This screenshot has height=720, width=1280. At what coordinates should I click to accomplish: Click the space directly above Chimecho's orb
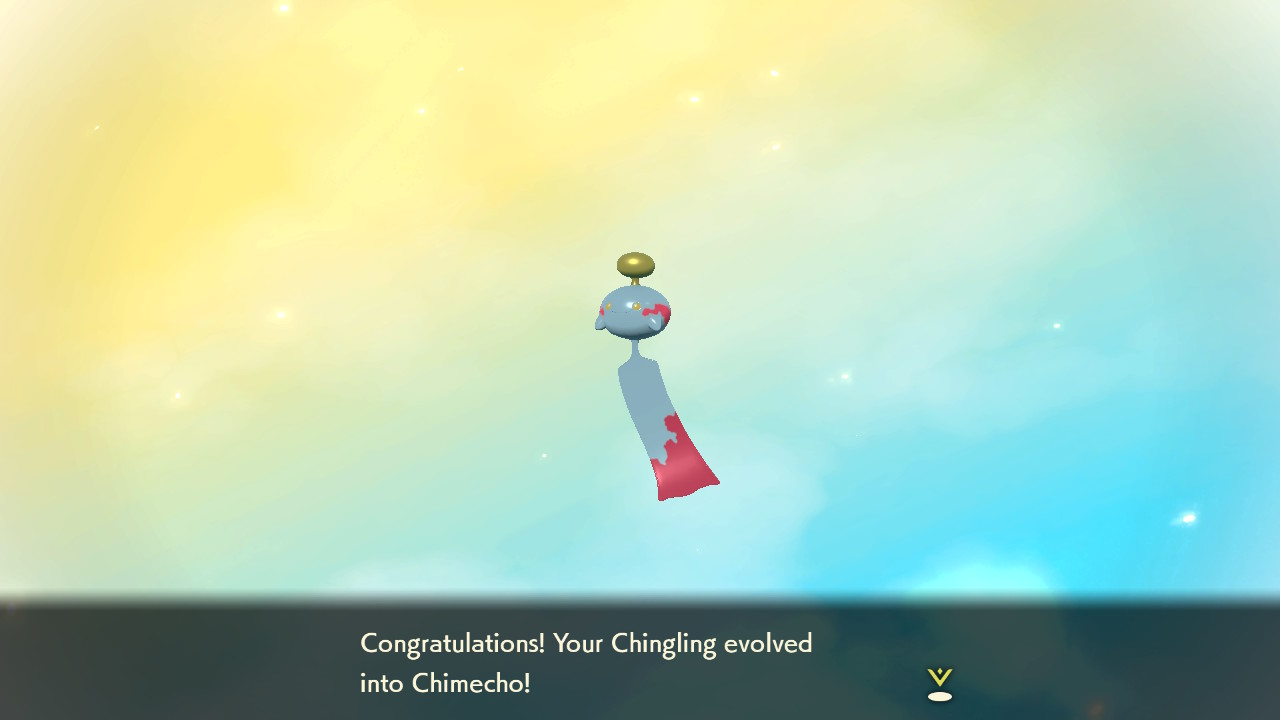coord(638,220)
